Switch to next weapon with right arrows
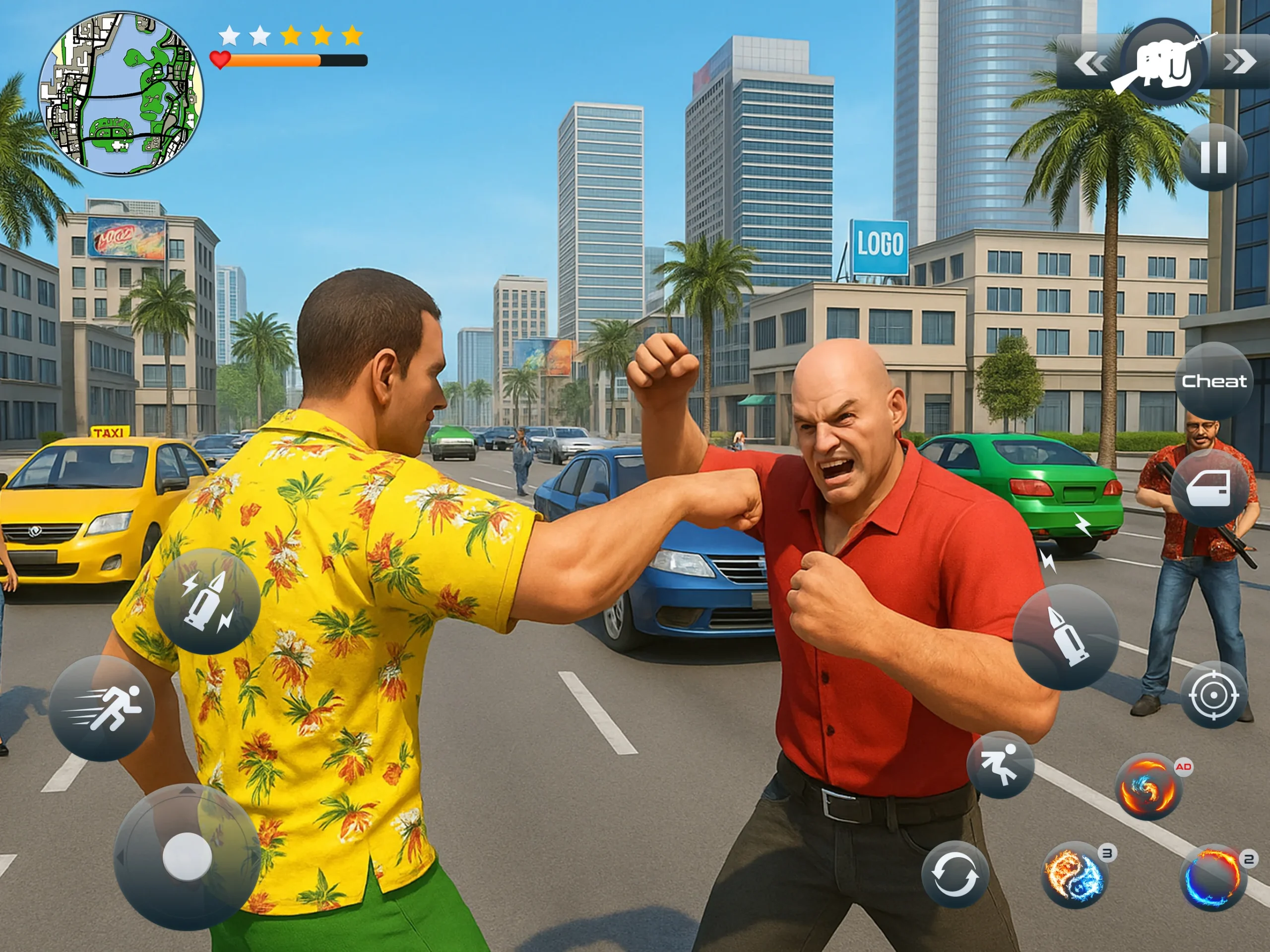Image resolution: width=1270 pixels, height=952 pixels. coord(1240,62)
